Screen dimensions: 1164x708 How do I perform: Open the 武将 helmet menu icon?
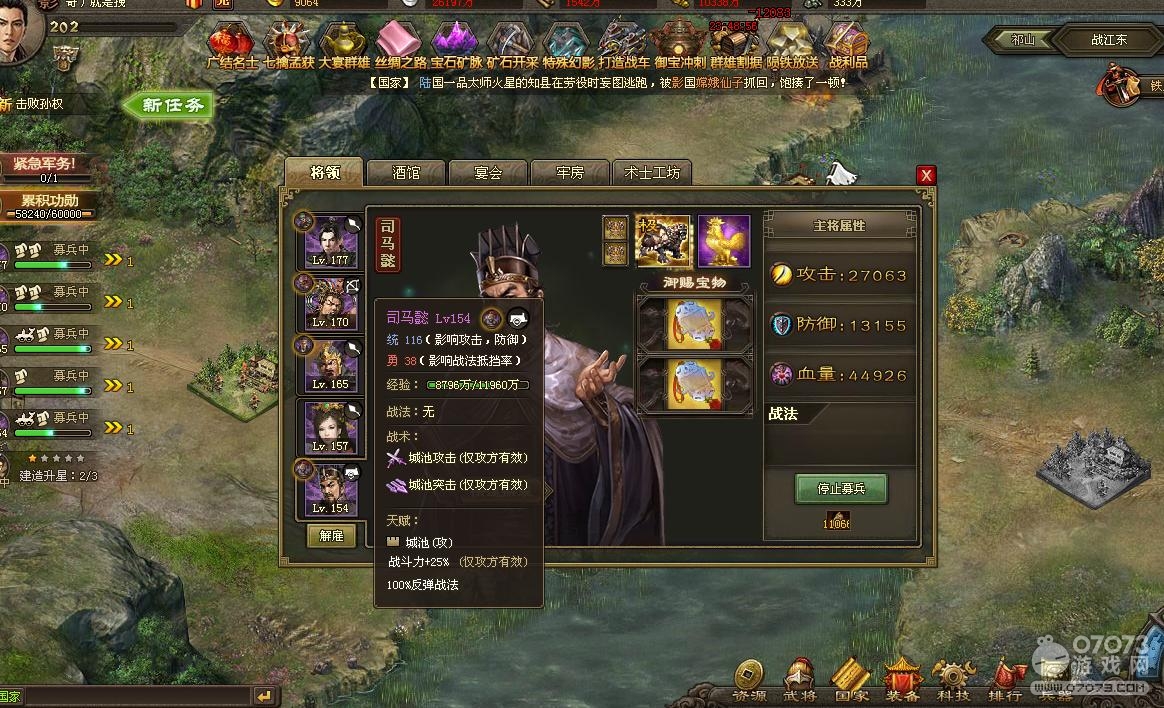(798, 680)
